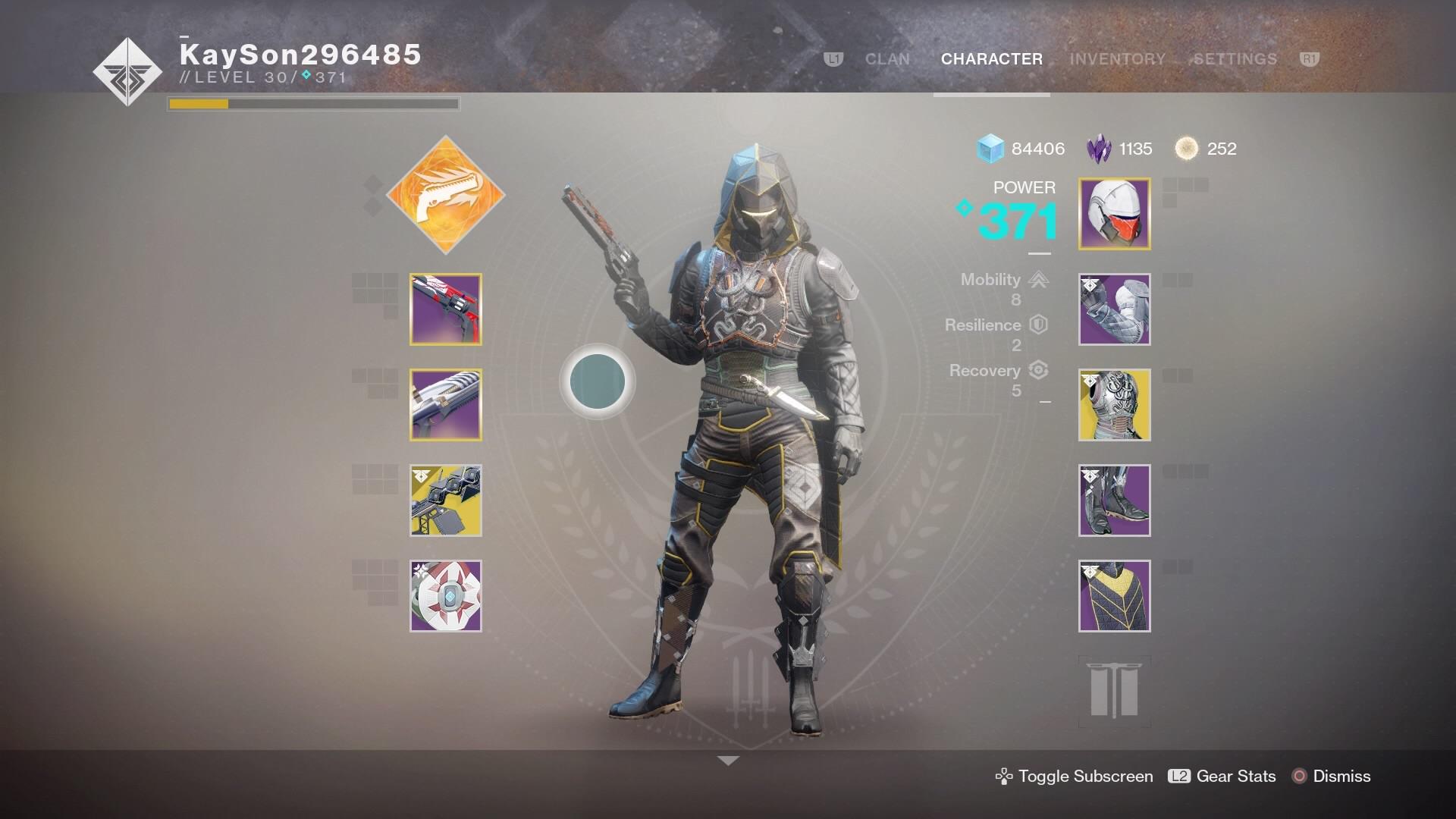Switch to the Inventory tab
The height and width of the screenshot is (819, 1456).
coord(1116,59)
